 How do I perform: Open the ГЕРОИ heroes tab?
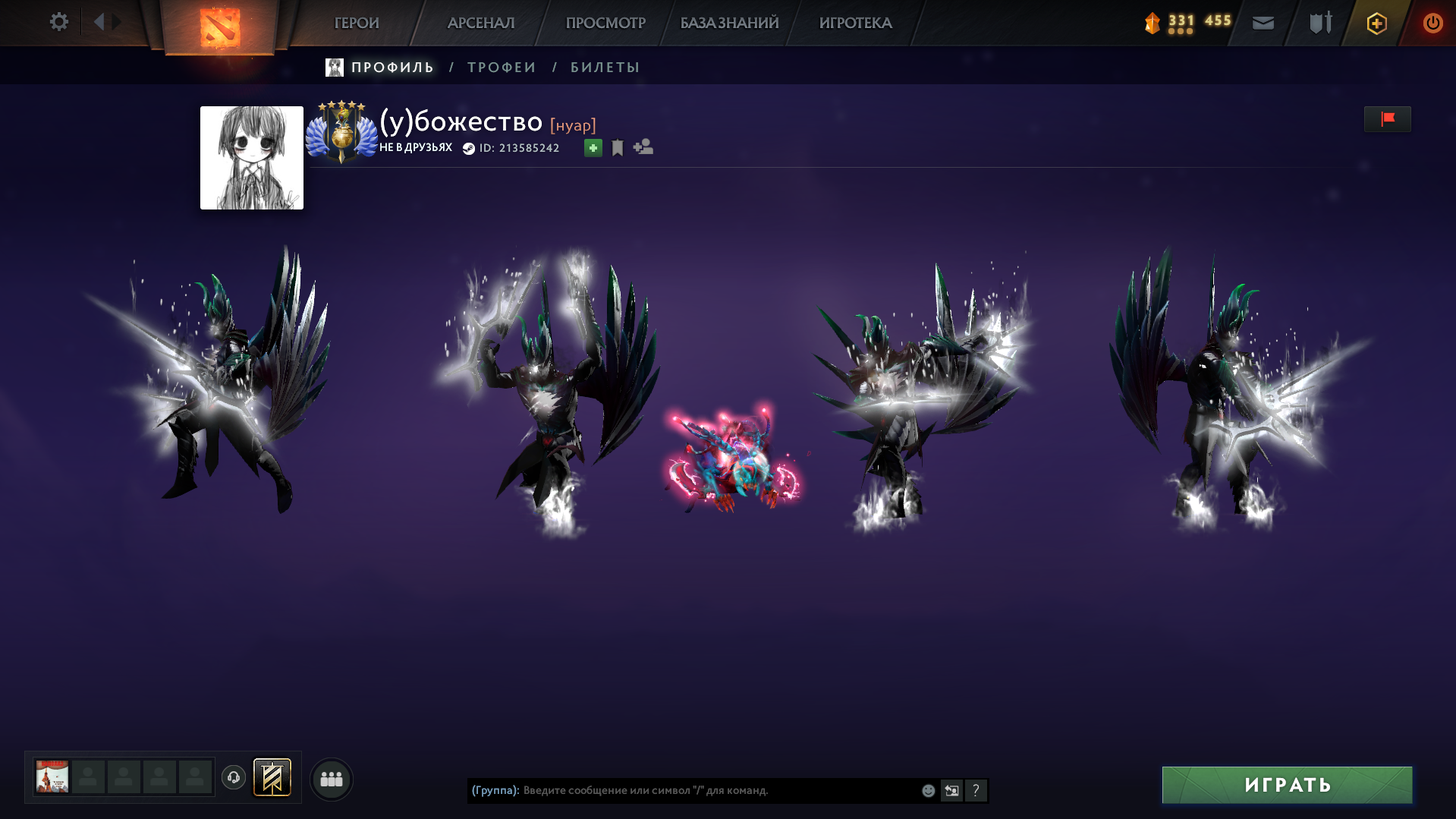click(x=357, y=23)
